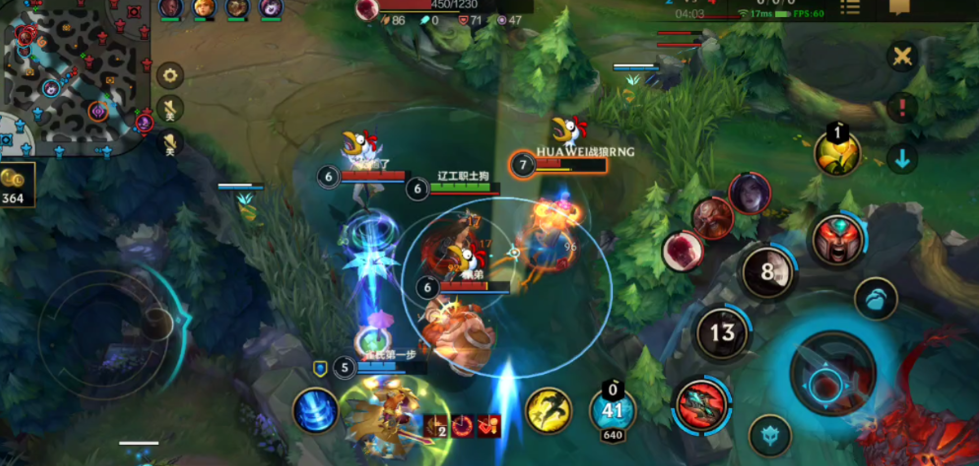
Task: Tap the main attack button
Action: [832, 373]
